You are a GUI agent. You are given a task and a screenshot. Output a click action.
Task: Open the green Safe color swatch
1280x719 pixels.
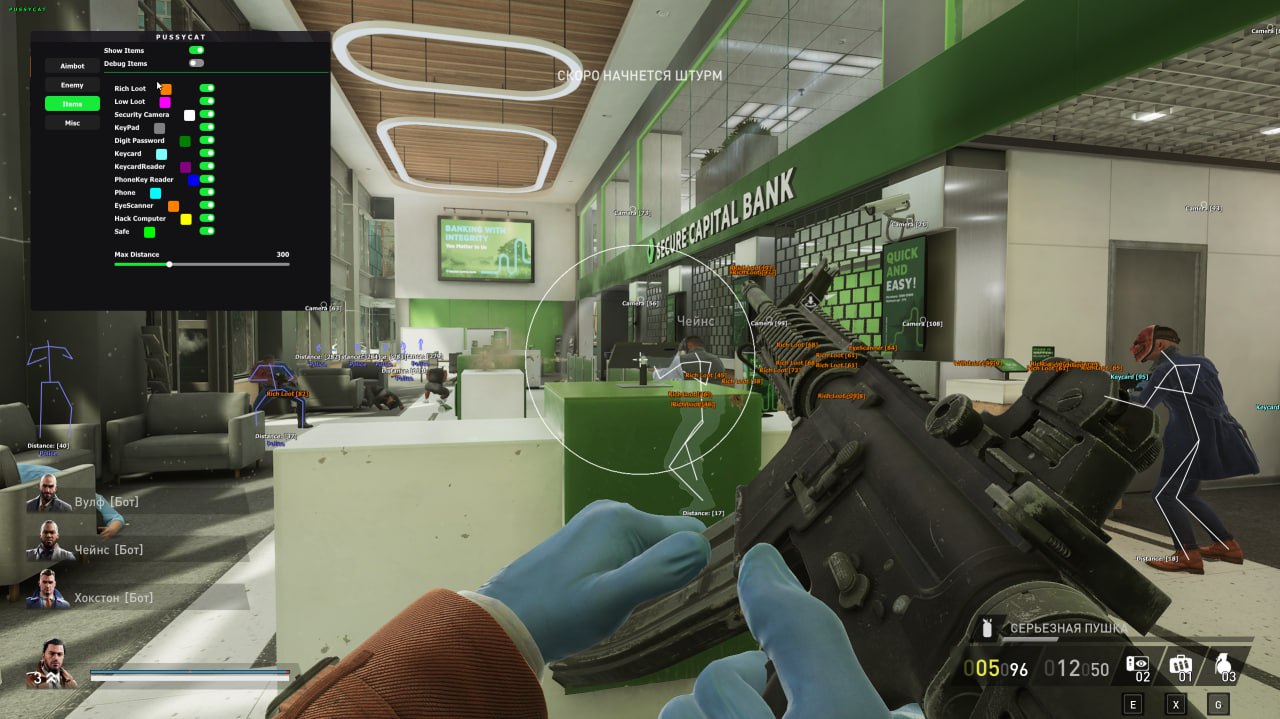pyautogui.click(x=149, y=232)
